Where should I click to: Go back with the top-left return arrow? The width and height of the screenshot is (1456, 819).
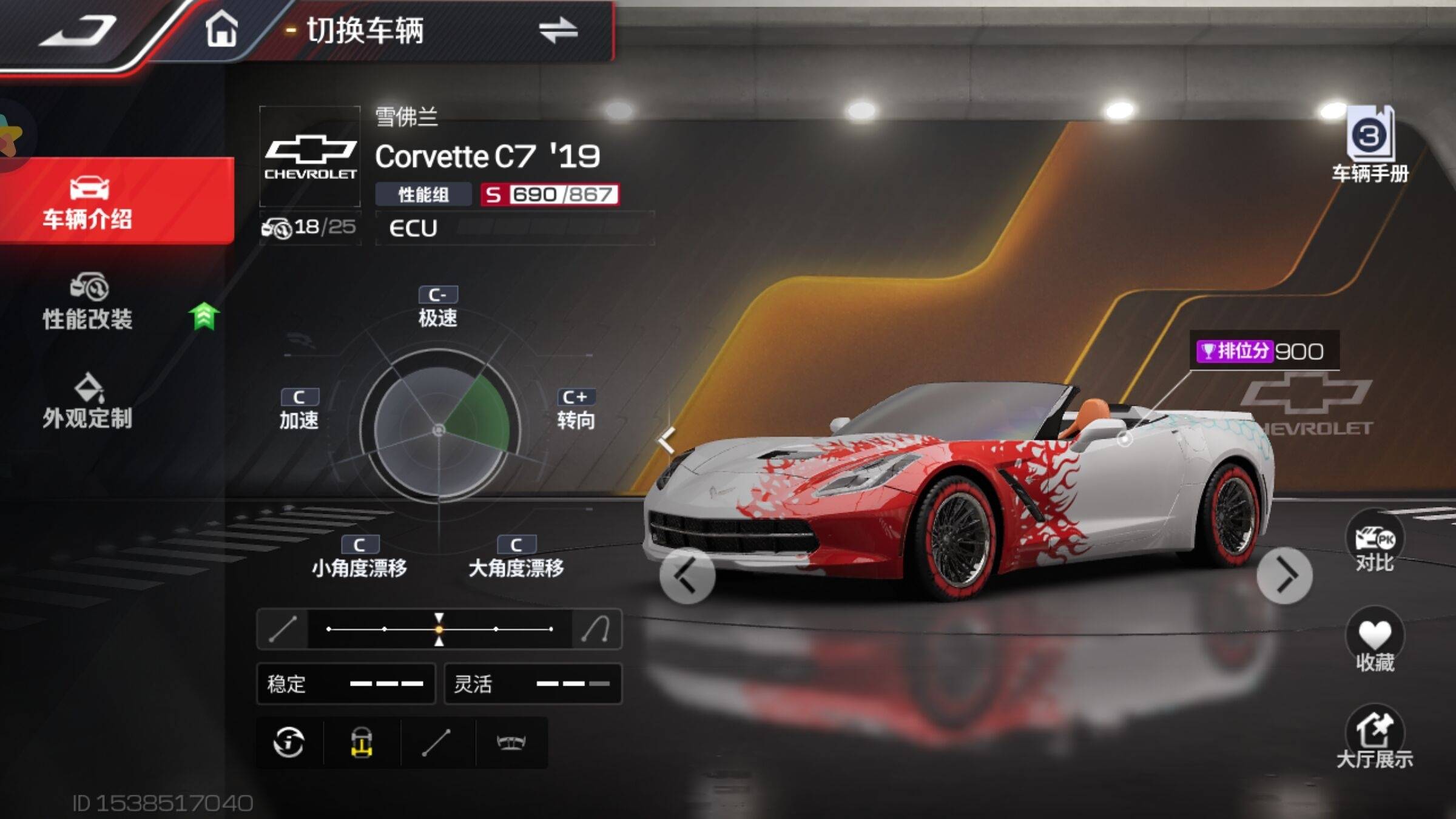pos(78,30)
